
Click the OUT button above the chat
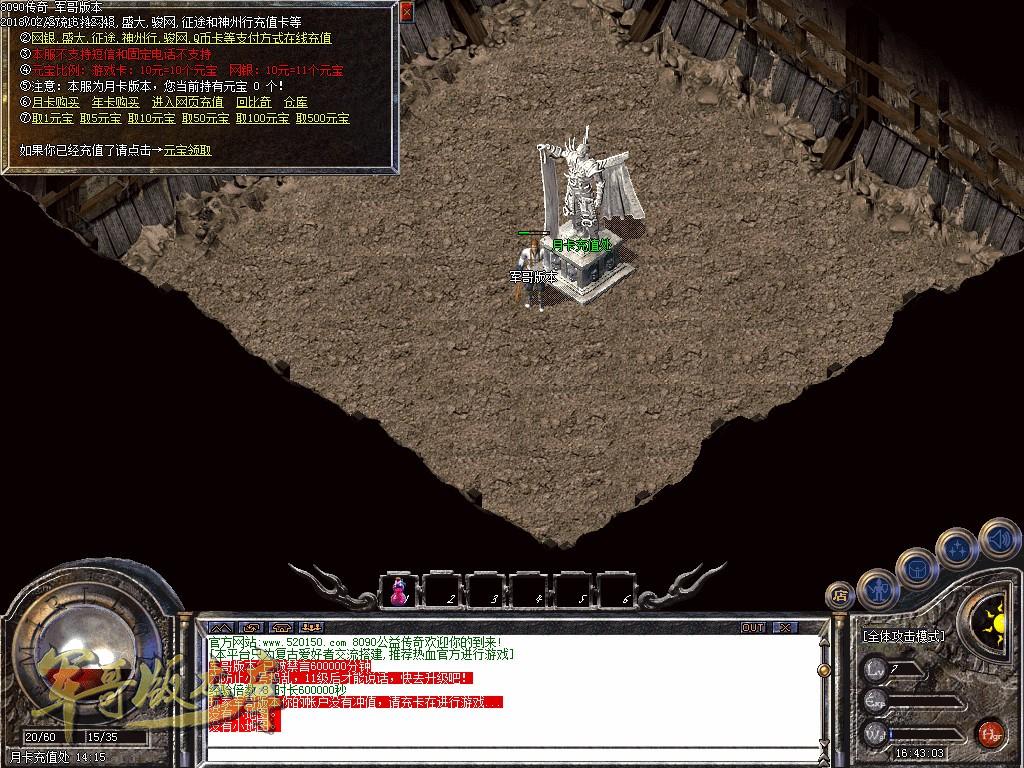point(753,627)
